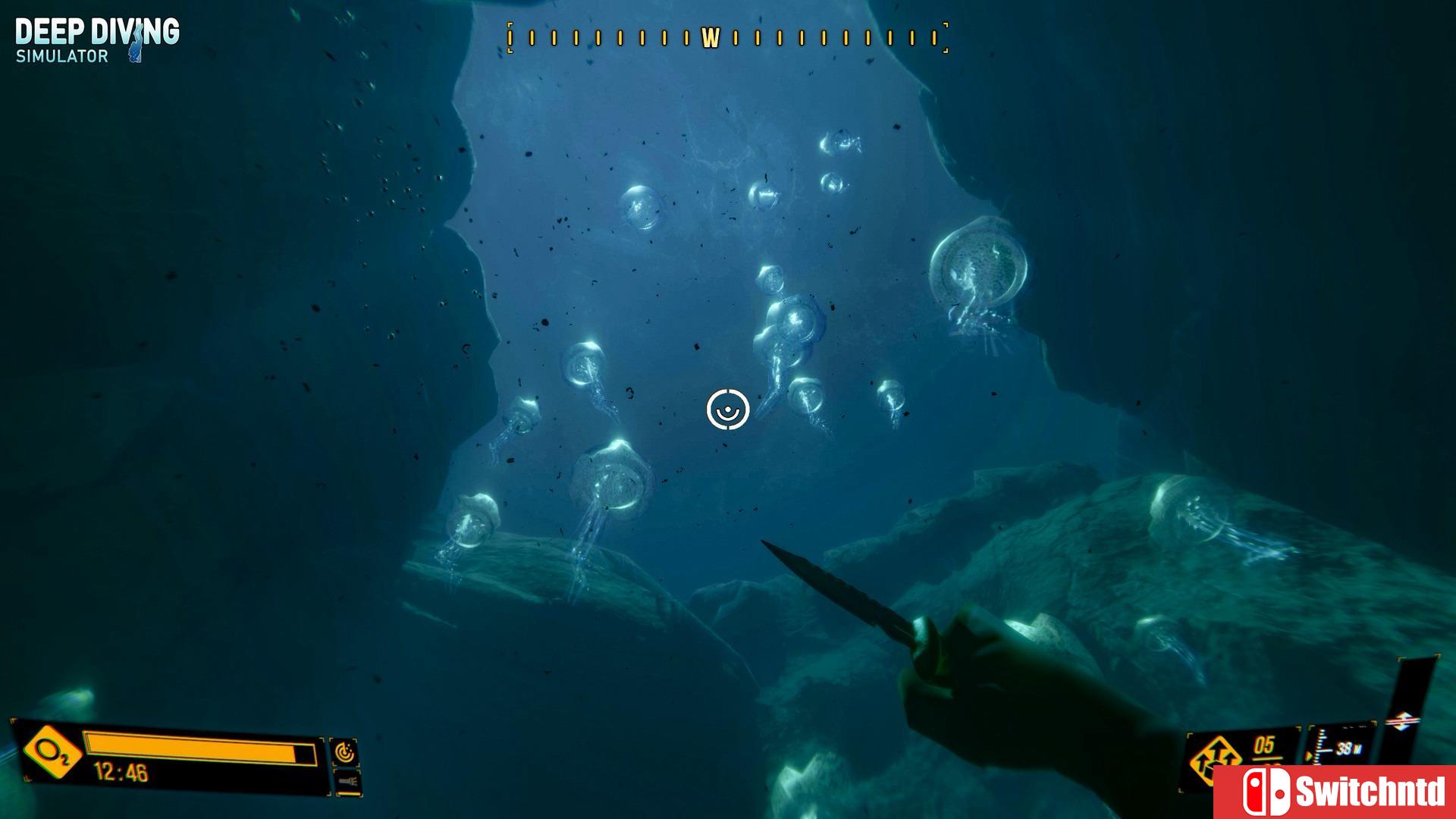Select the sonar radar icon
This screenshot has height=819, width=1456.
(346, 753)
